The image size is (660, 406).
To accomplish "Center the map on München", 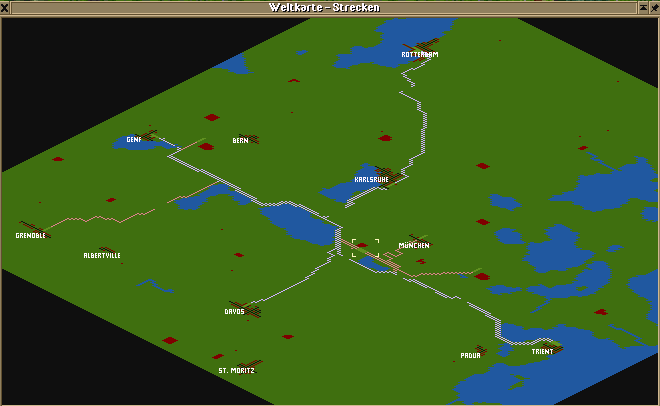I will click(414, 245).
